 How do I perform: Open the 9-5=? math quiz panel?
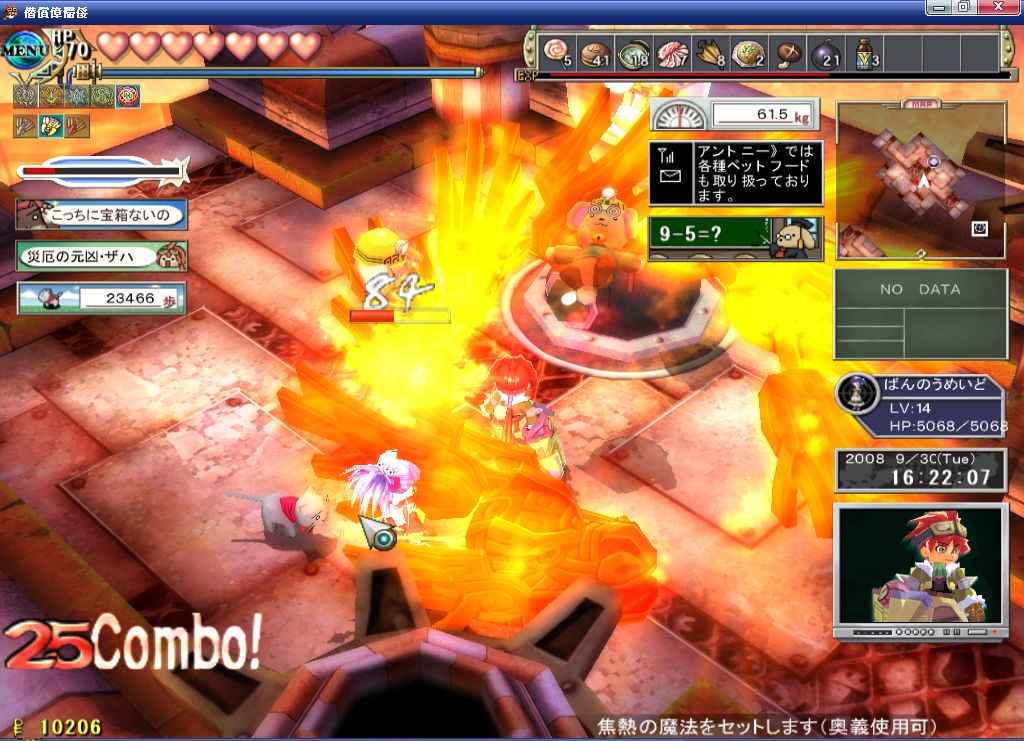pyautogui.click(x=735, y=239)
